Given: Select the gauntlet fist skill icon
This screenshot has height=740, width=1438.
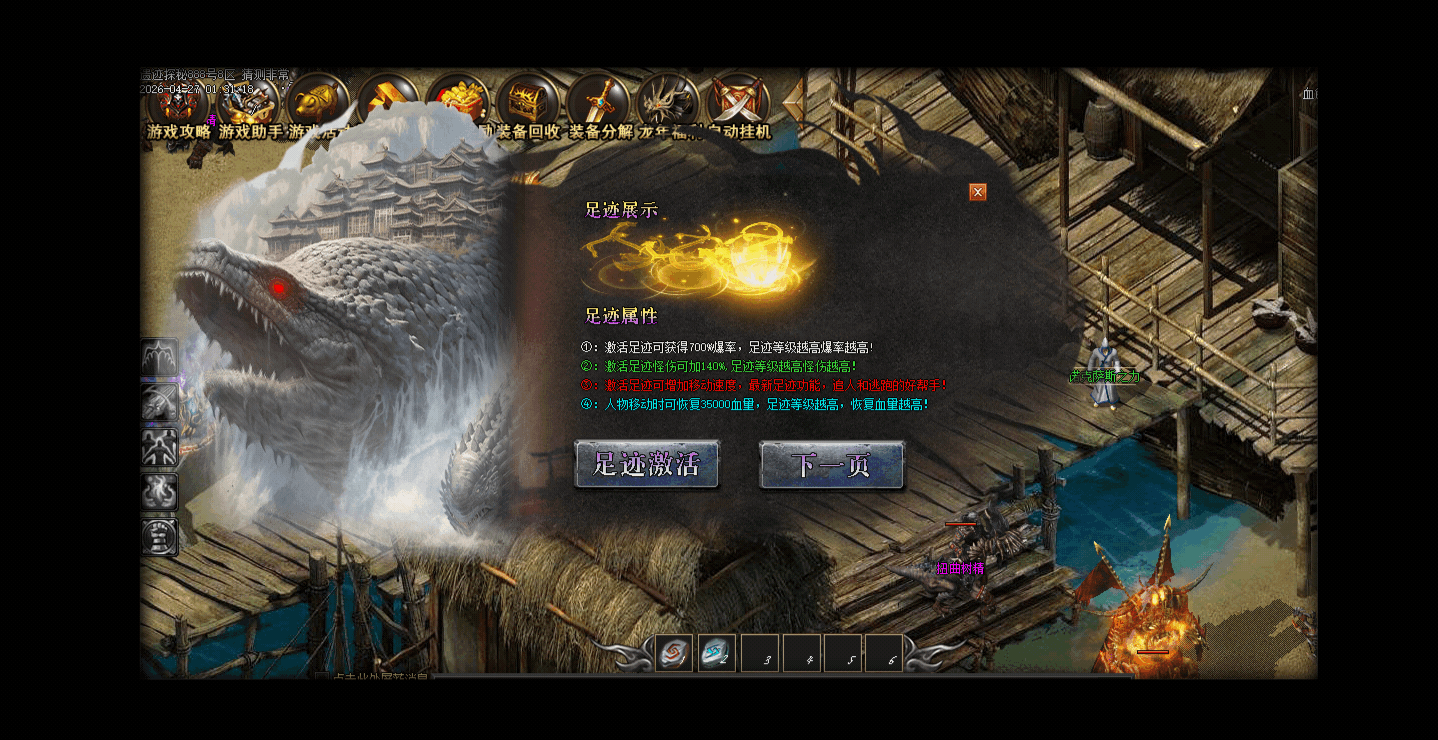Looking at the screenshot, I should 160,537.
